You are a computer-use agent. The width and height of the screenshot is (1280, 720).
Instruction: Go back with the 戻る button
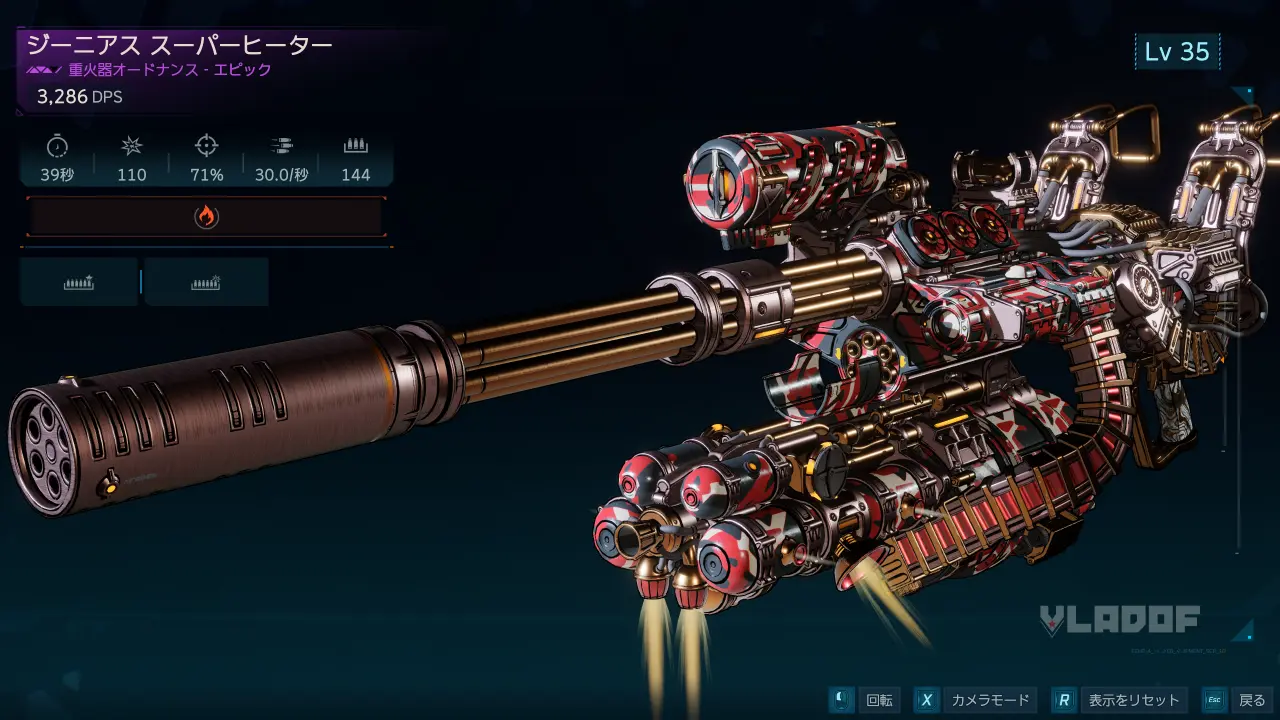tap(1239, 700)
